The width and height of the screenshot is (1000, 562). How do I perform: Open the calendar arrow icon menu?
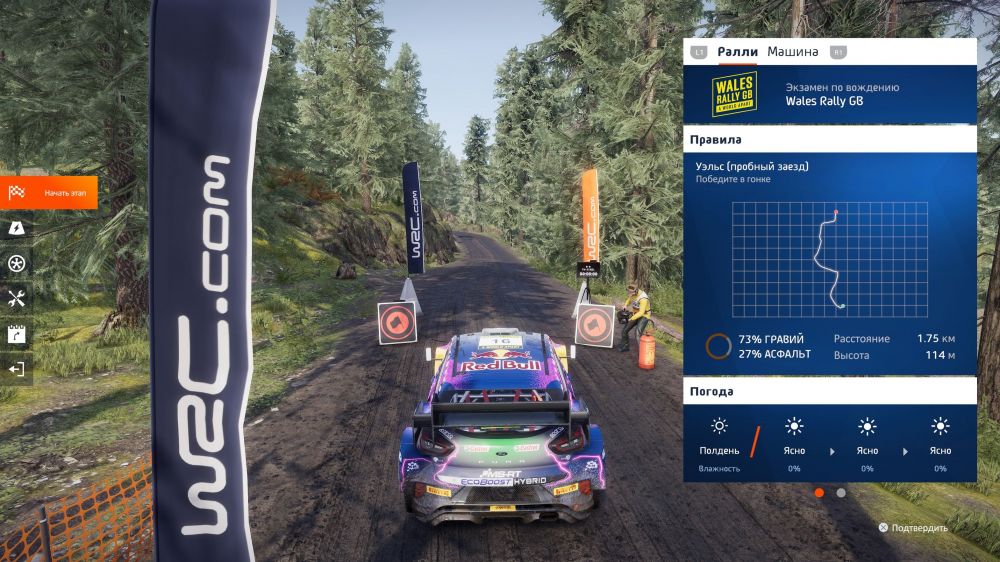tap(16, 334)
